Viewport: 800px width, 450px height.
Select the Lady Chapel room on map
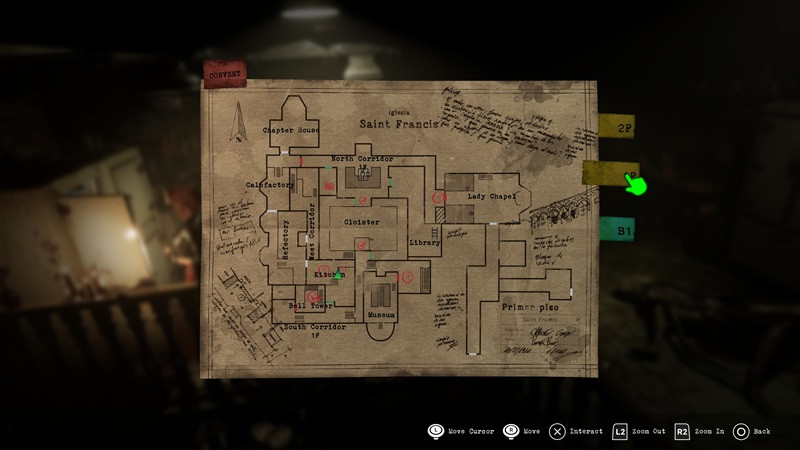pos(489,196)
